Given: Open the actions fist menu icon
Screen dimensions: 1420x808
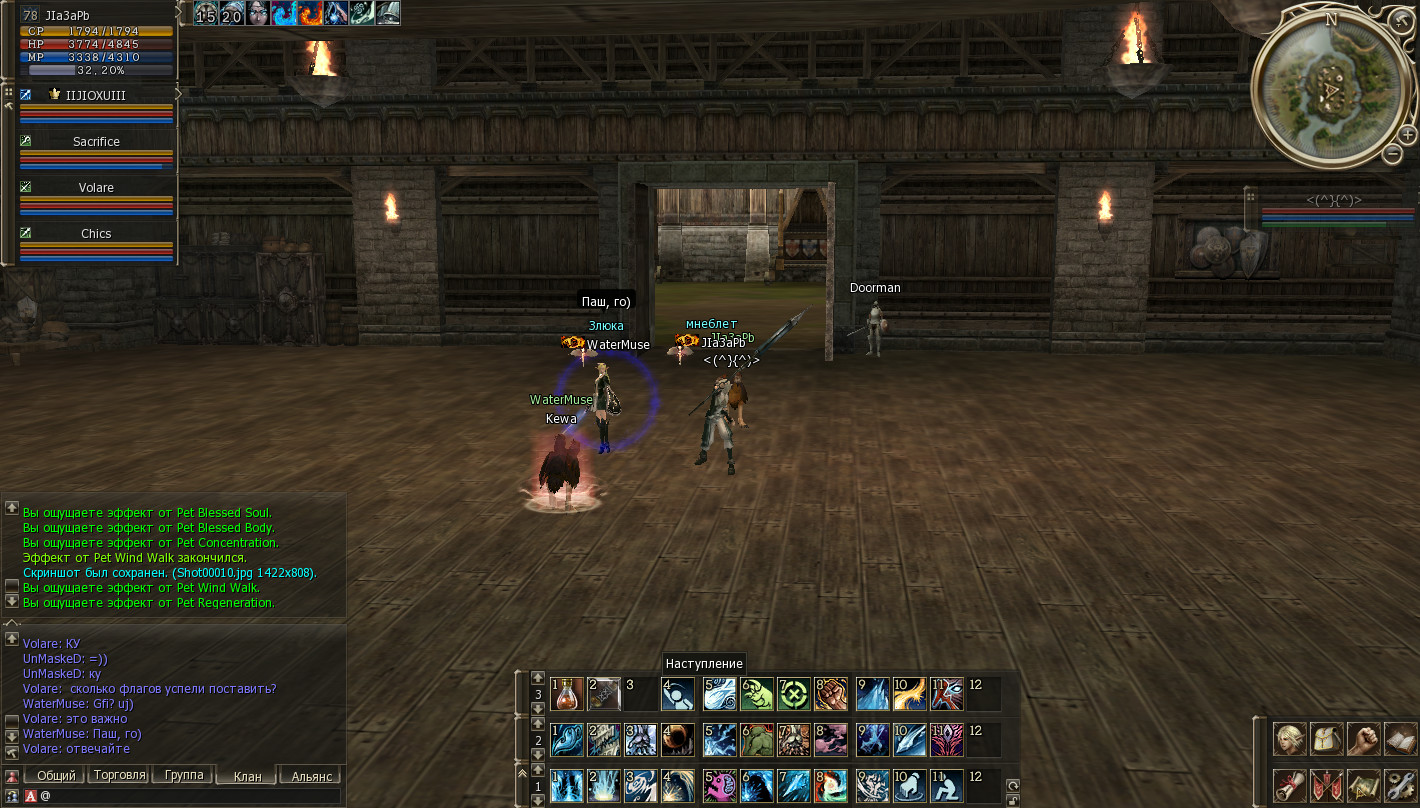Looking at the screenshot, I should [1363, 739].
